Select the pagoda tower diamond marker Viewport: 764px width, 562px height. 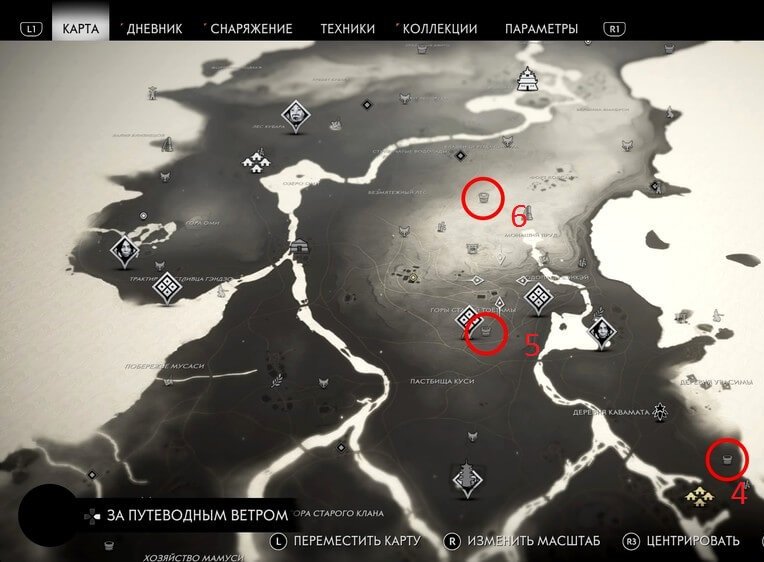point(467,478)
